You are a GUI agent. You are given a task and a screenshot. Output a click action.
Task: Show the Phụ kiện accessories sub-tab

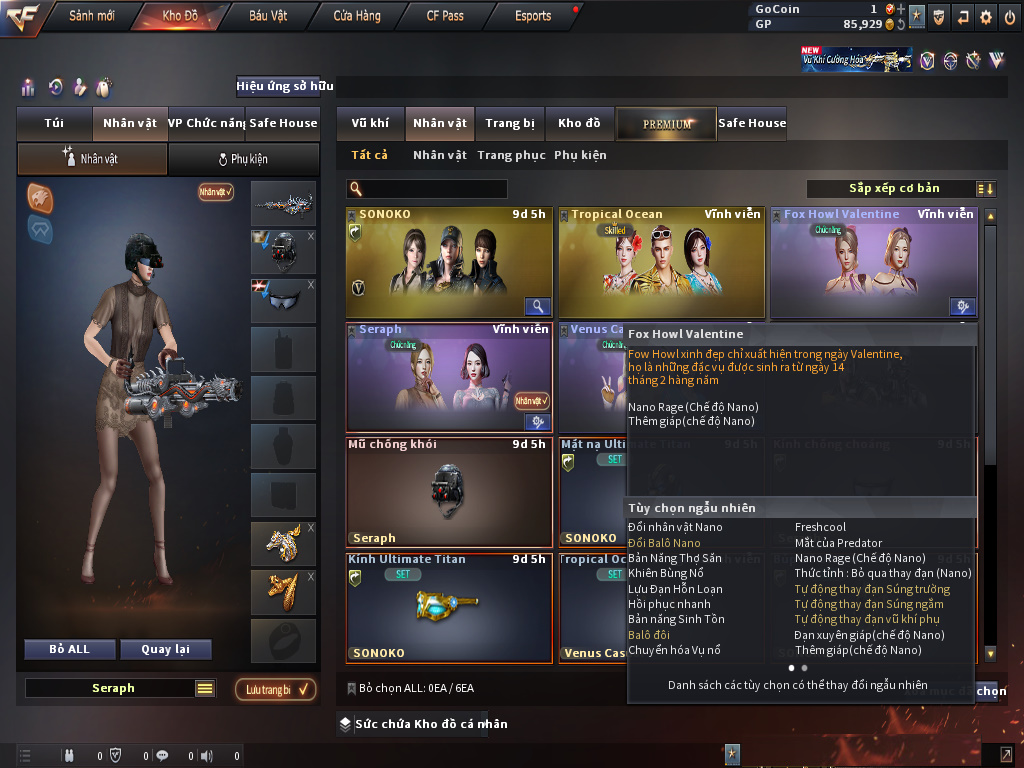[243, 159]
